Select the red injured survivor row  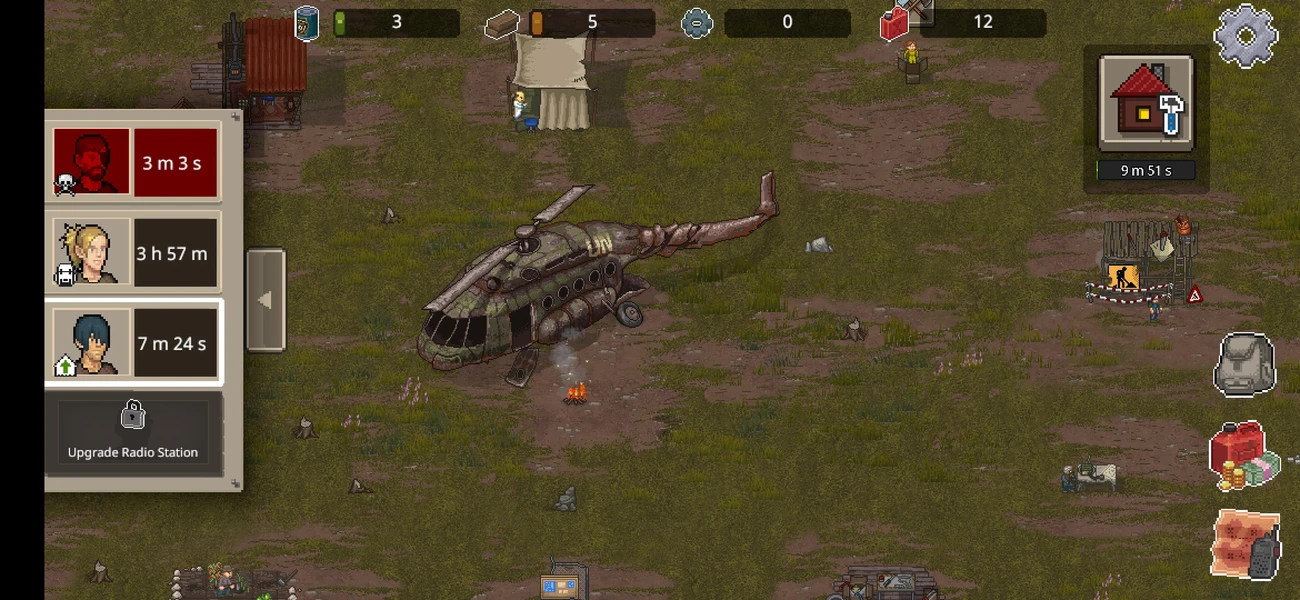coord(135,162)
